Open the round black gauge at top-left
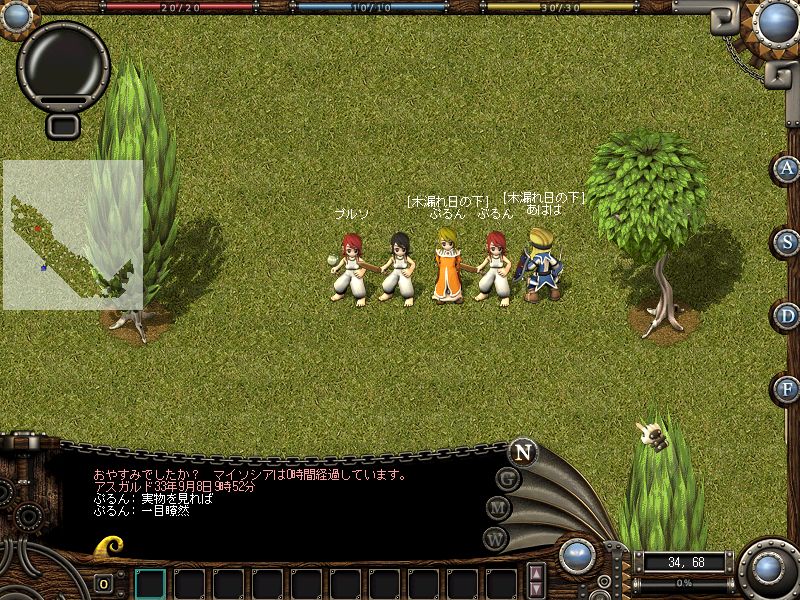 [x=64, y=62]
